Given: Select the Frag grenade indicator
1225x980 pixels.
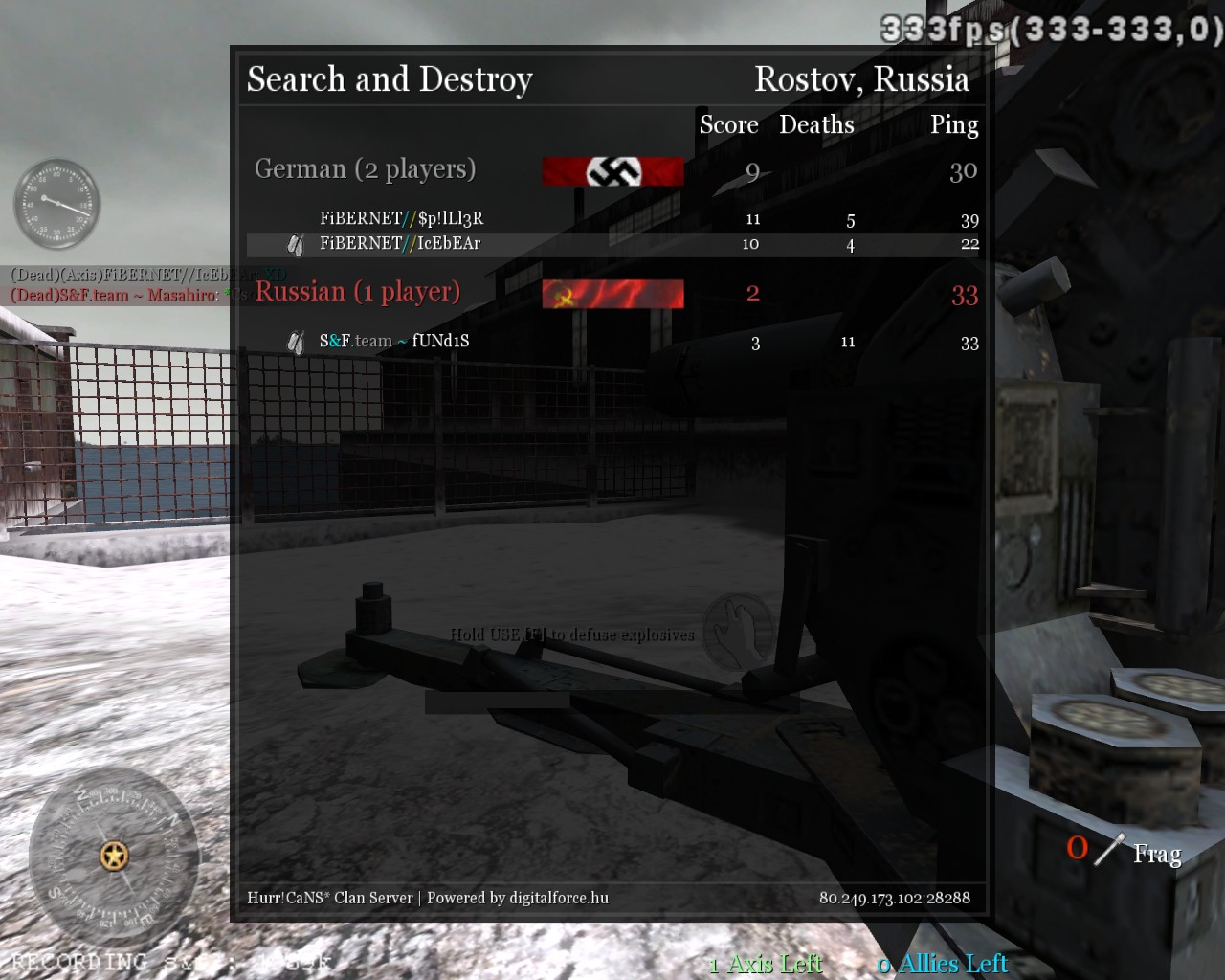Looking at the screenshot, I should pyautogui.click(x=1125, y=851).
